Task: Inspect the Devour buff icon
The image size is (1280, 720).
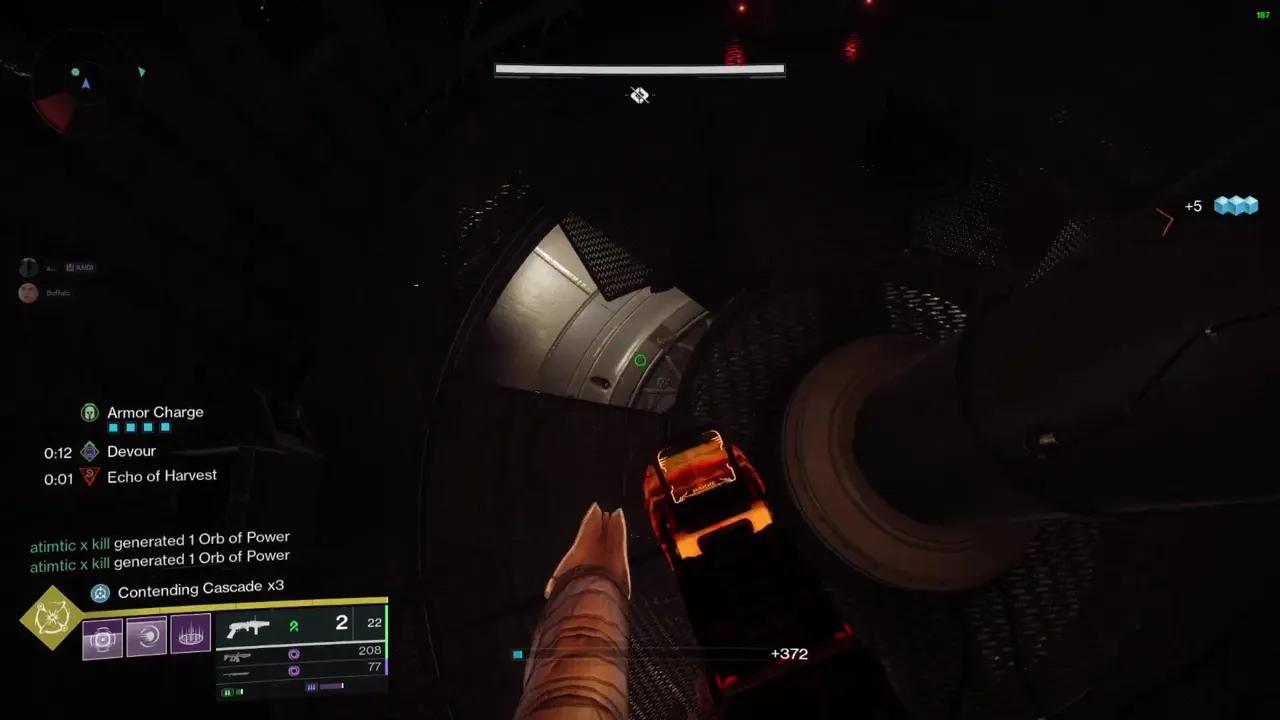Action: pyautogui.click(x=90, y=451)
